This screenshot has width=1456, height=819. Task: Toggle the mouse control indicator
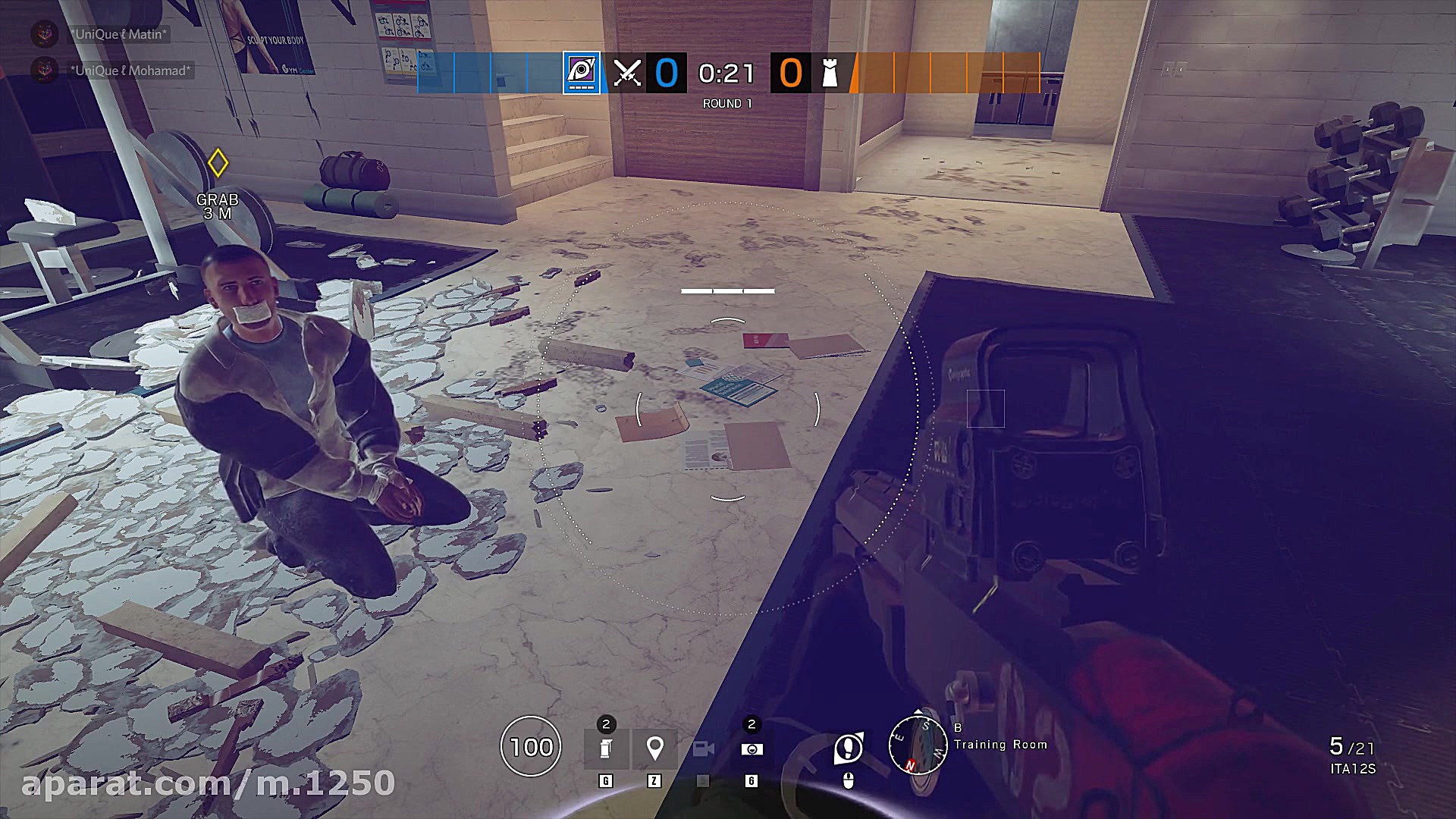coord(849,779)
